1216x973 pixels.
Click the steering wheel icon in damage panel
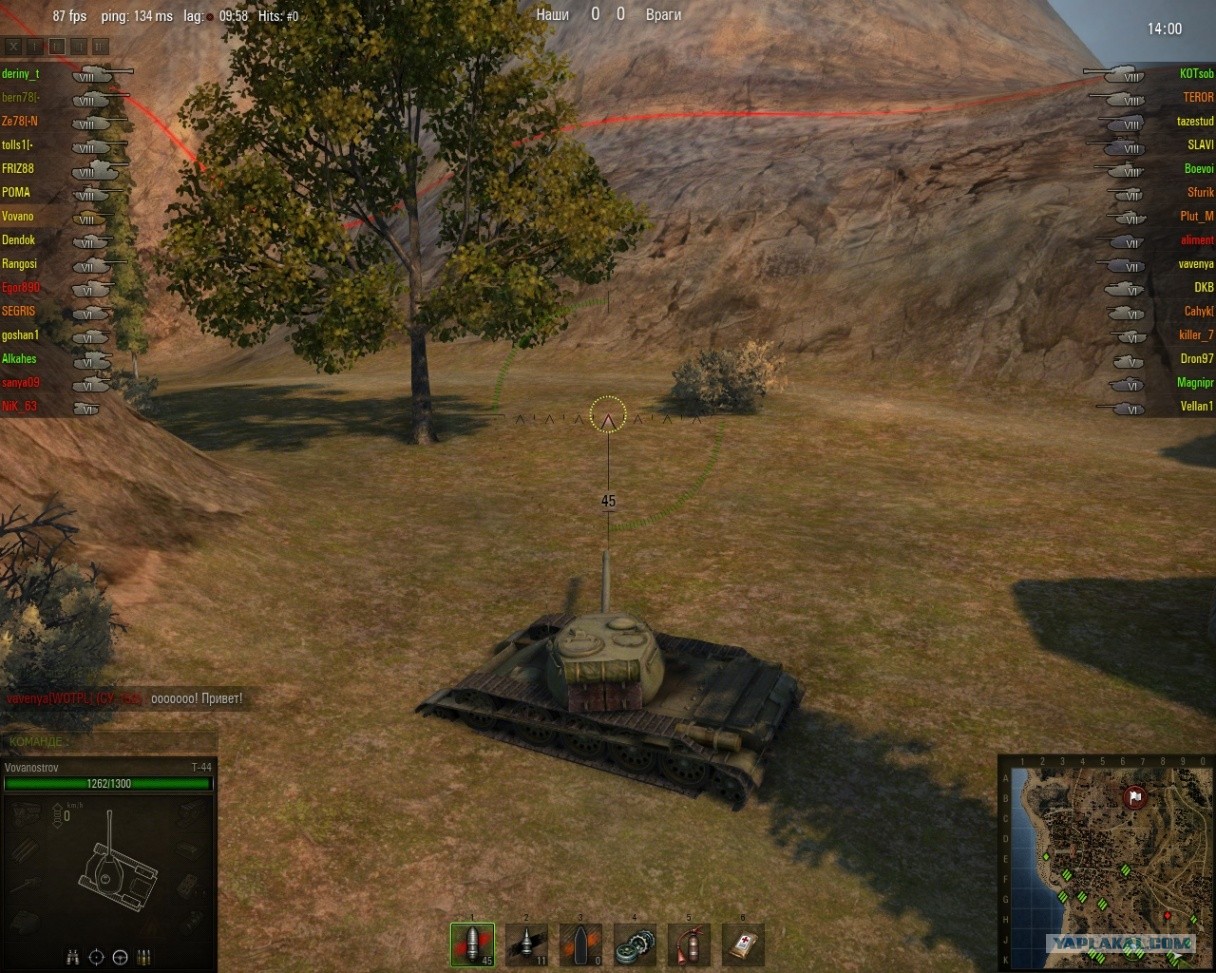121,956
